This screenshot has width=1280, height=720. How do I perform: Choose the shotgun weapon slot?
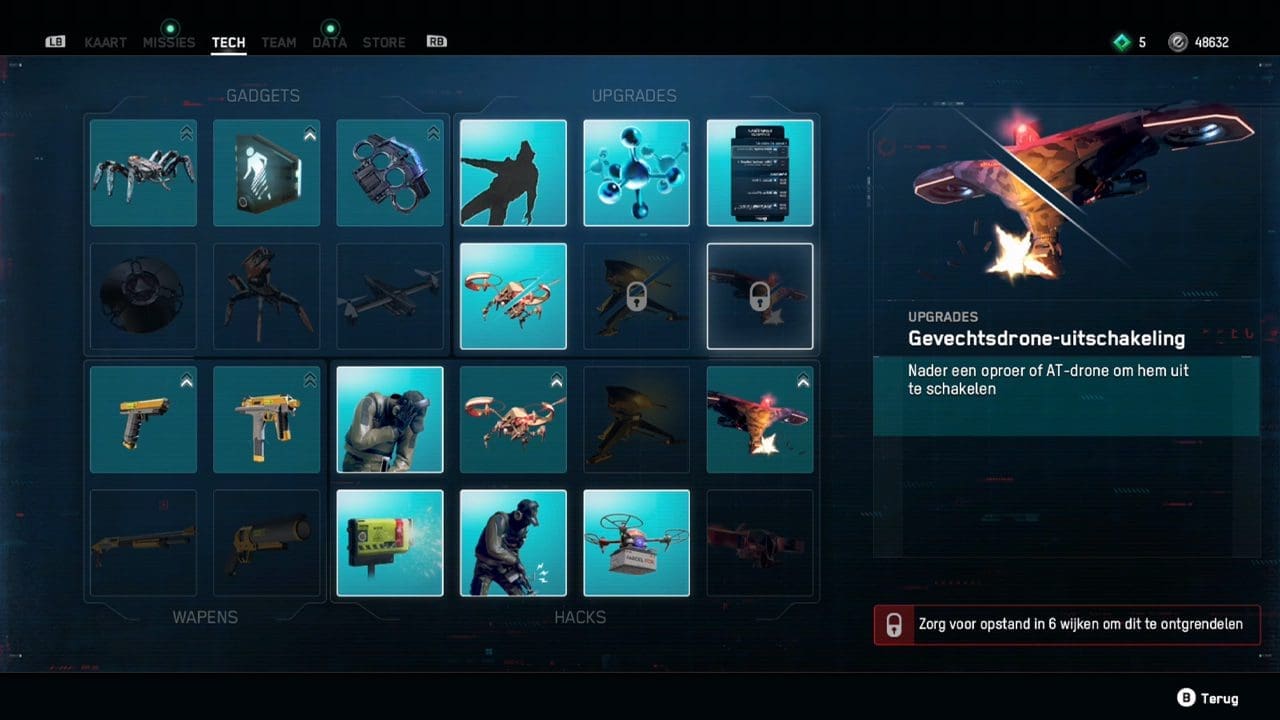143,543
